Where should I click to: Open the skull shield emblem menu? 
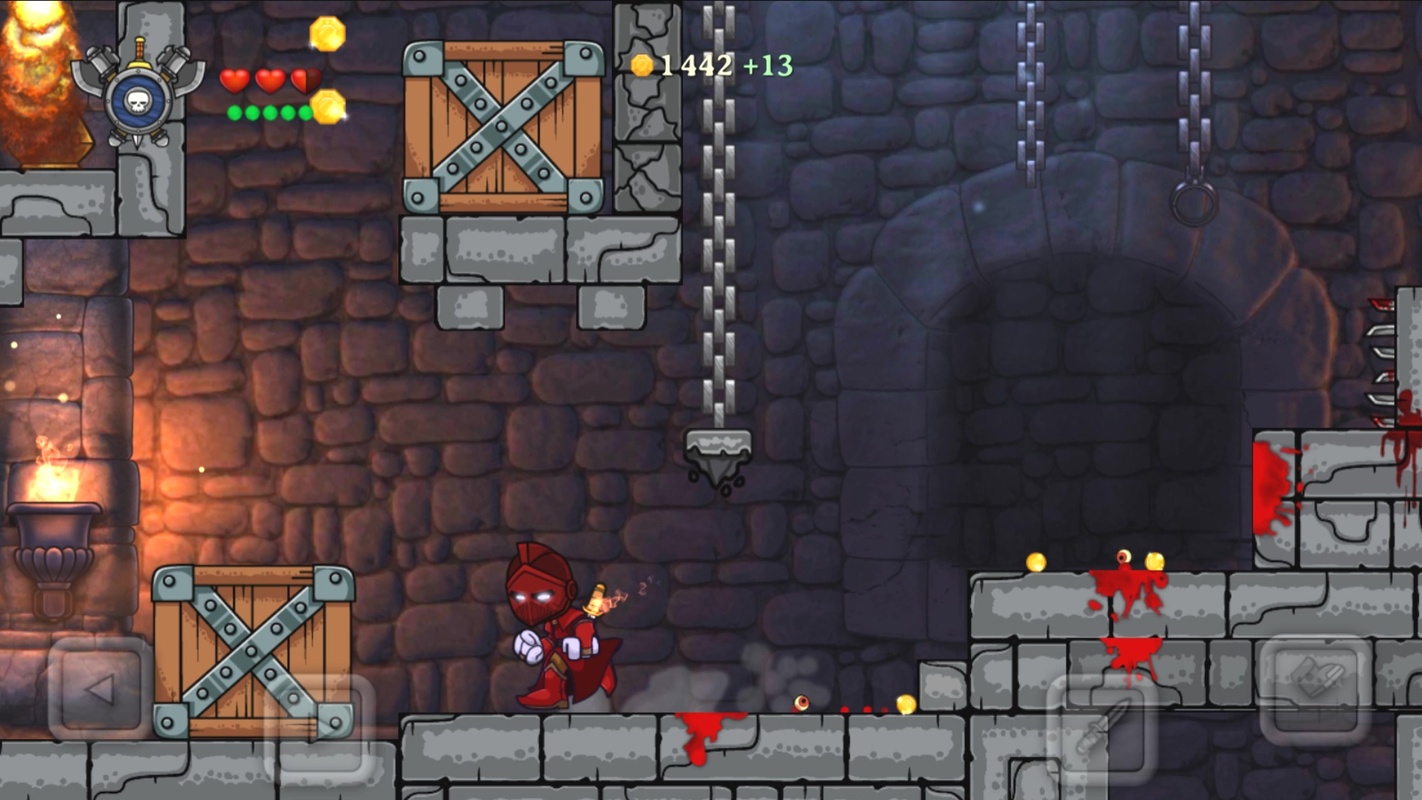(138, 93)
